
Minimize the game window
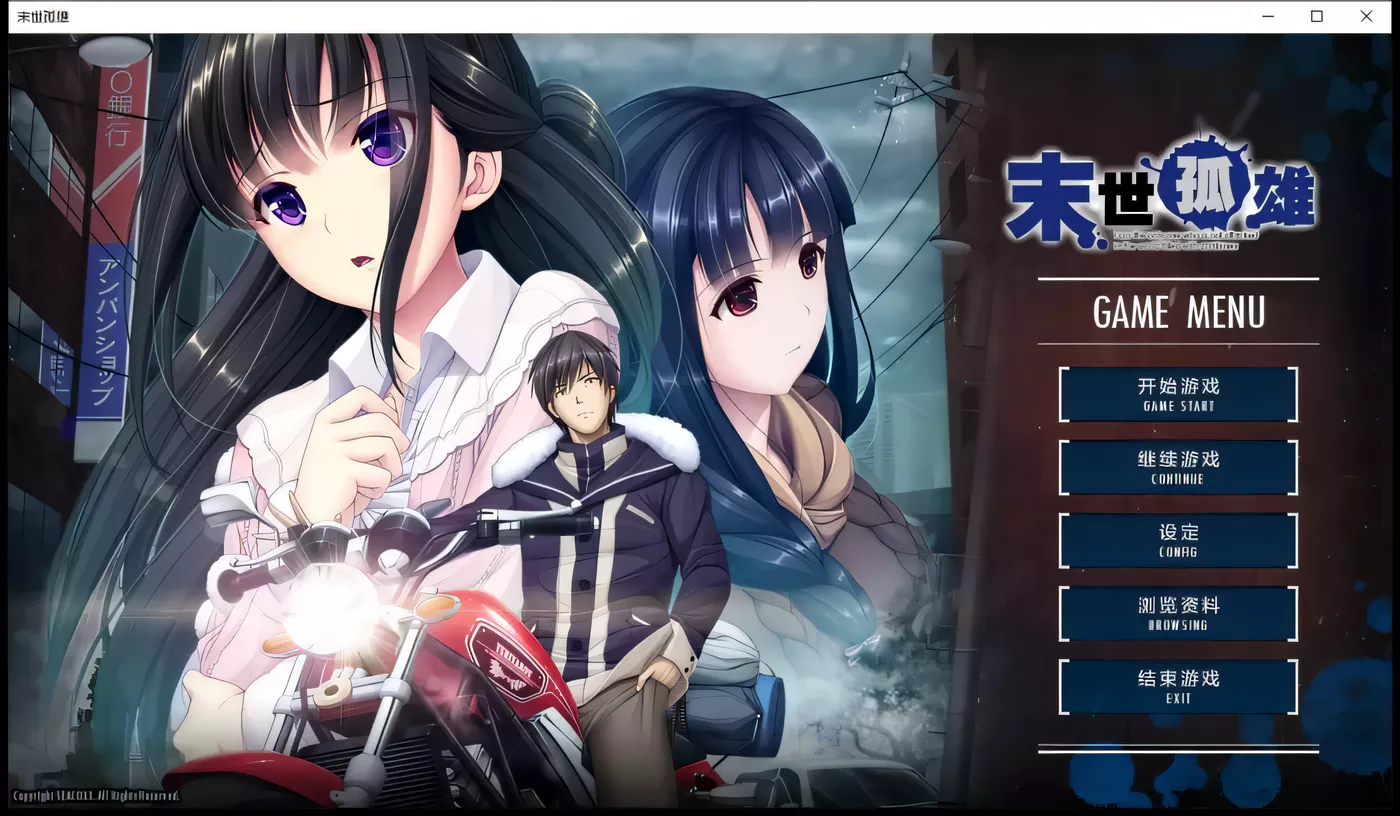[1267, 16]
